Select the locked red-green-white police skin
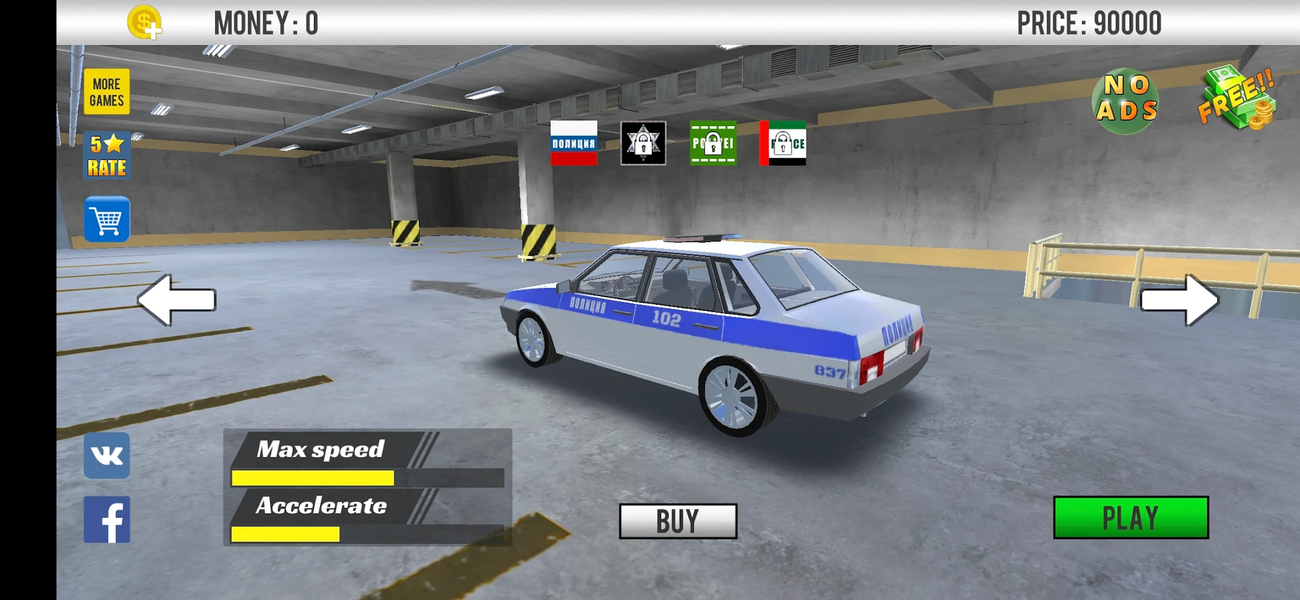 tap(783, 143)
